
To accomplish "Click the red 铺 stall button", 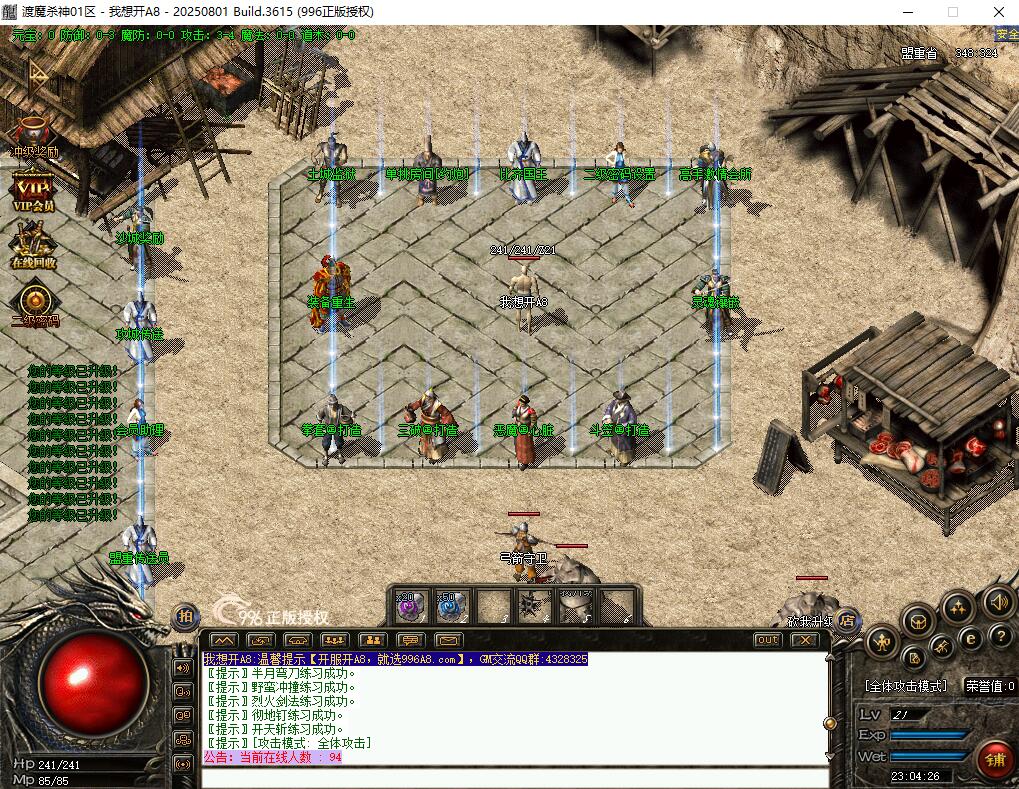I will 995,760.
